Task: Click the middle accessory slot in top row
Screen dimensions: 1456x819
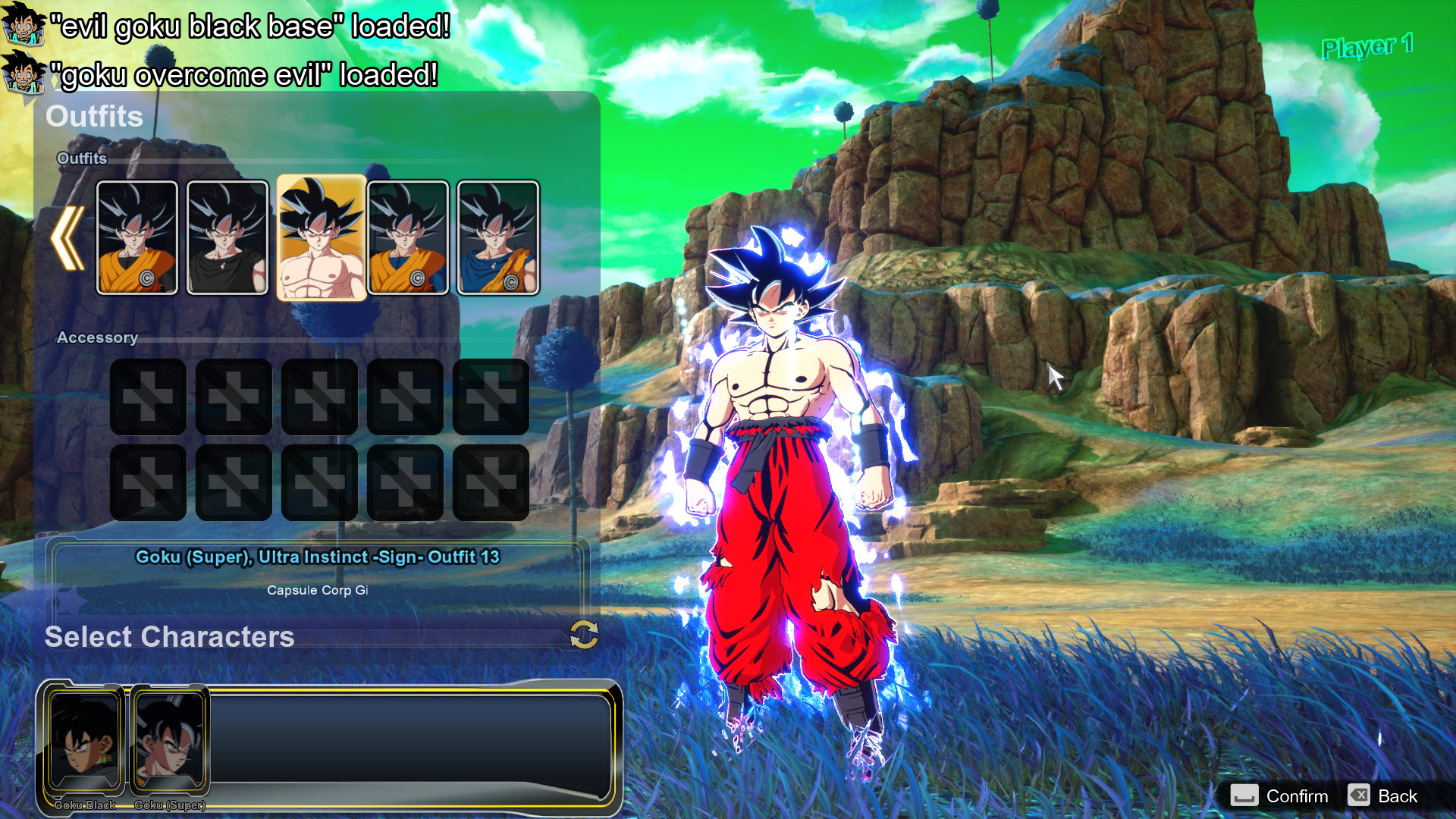Action: [319, 395]
